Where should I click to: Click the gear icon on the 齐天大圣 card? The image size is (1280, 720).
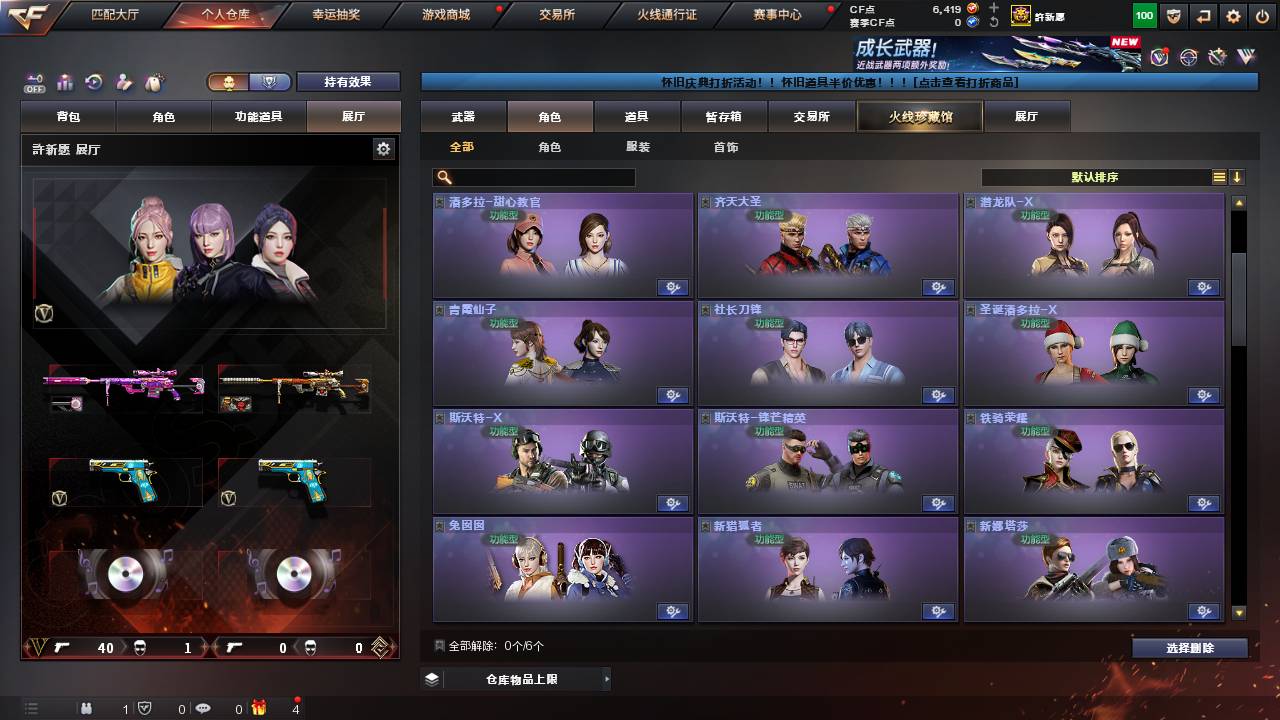pyautogui.click(x=938, y=287)
